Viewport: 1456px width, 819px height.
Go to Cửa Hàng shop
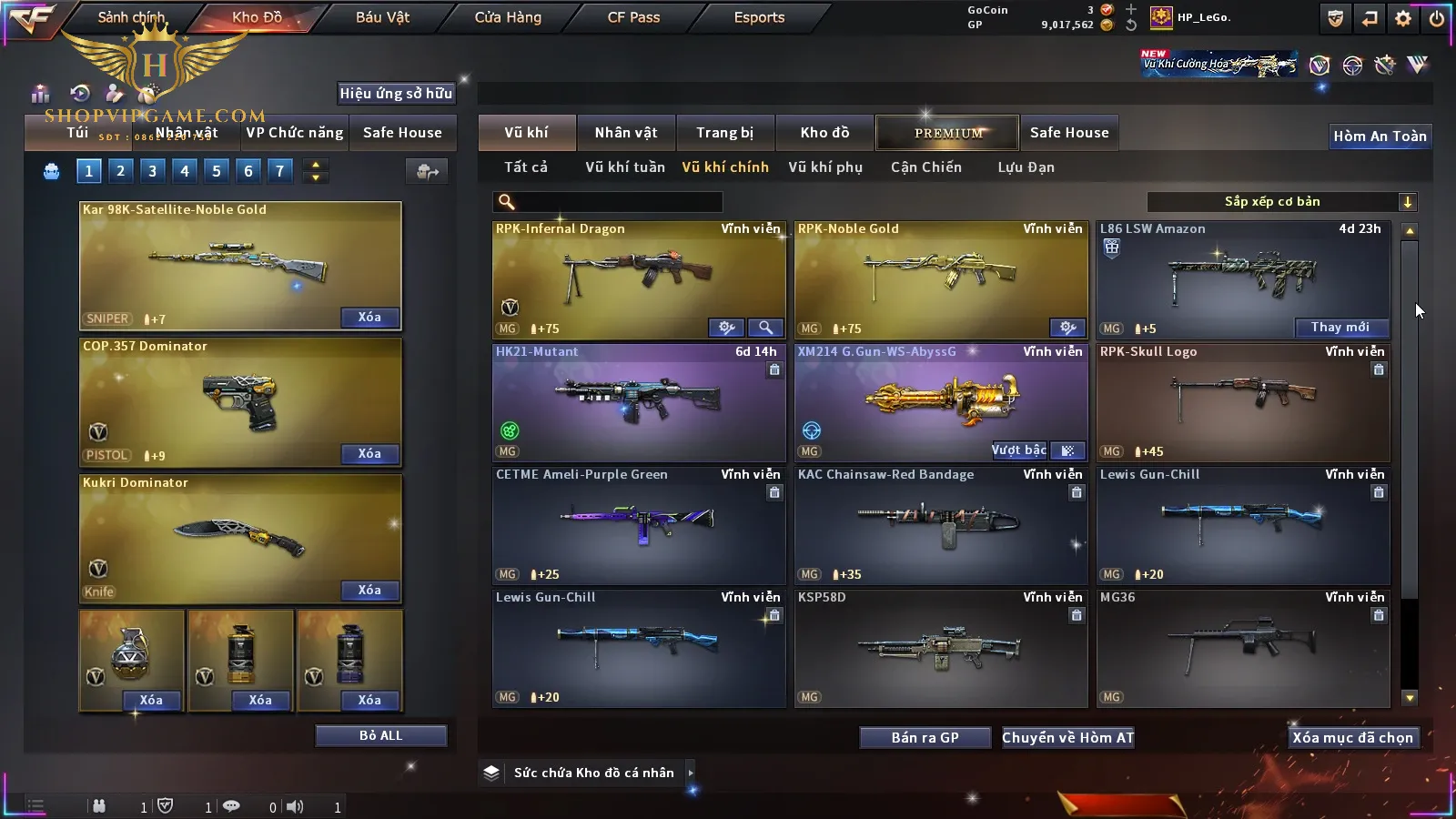tap(508, 17)
